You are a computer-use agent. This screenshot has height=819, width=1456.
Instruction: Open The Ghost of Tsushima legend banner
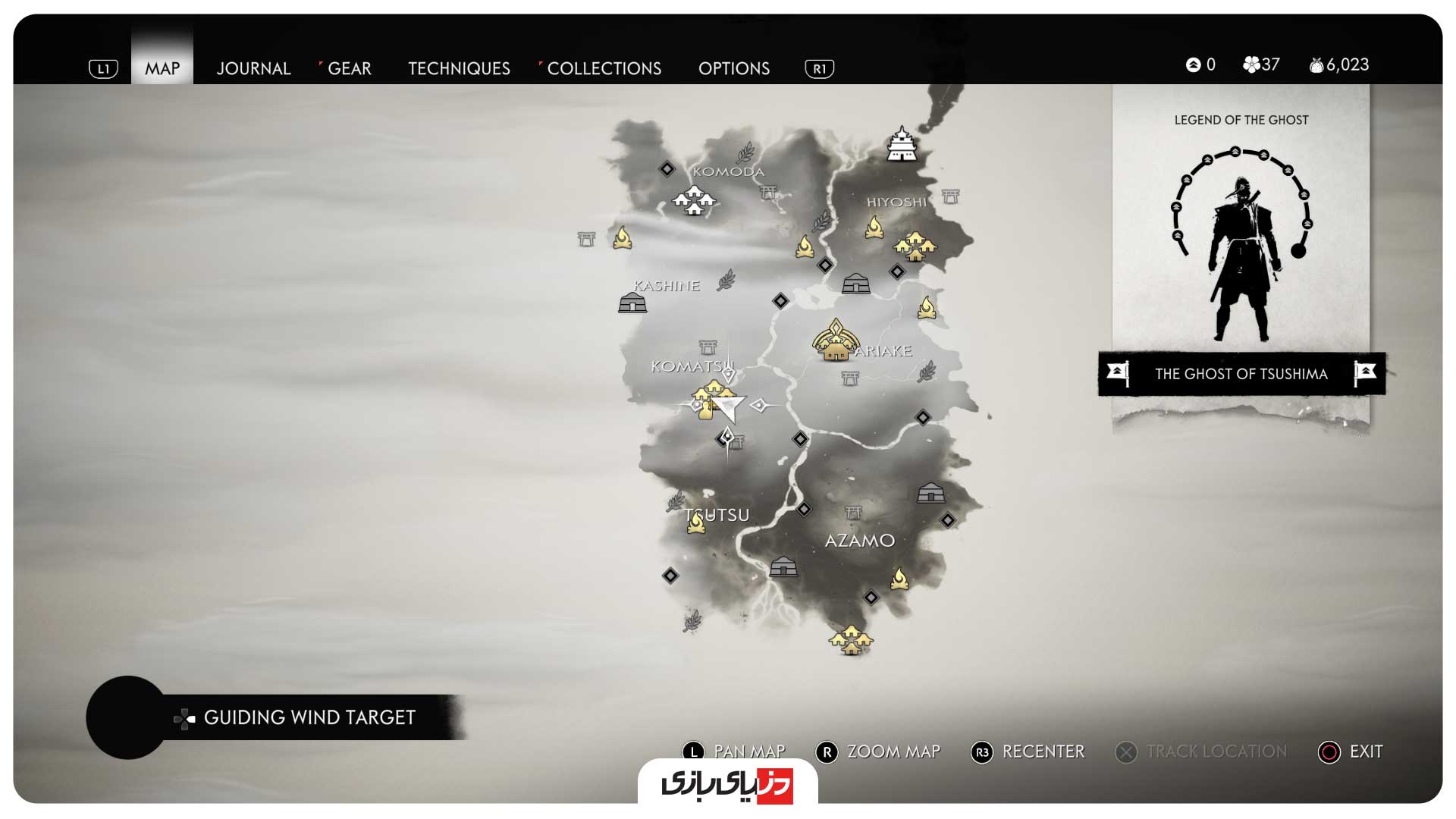pyautogui.click(x=1241, y=374)
